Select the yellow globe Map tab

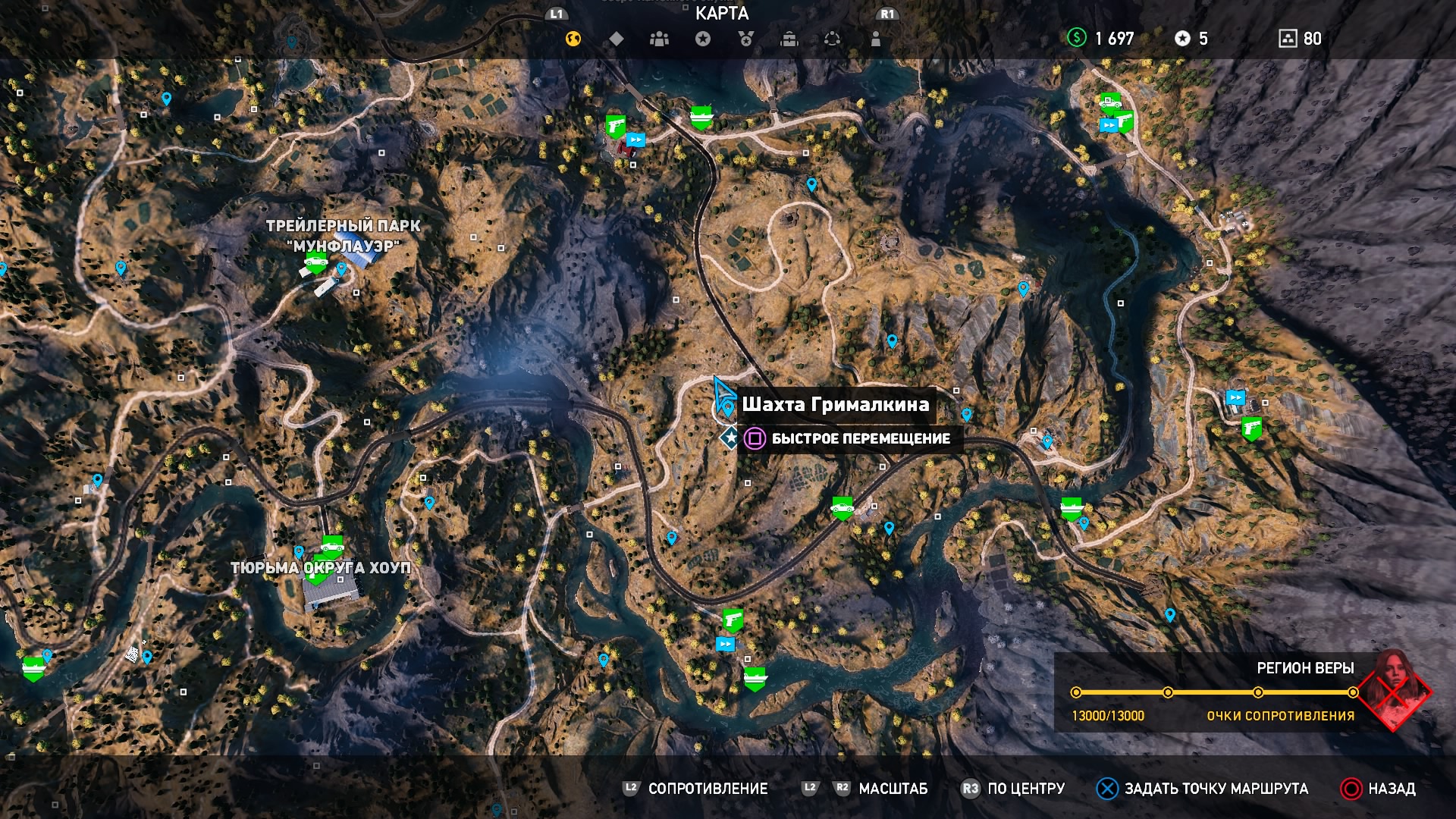573,39
